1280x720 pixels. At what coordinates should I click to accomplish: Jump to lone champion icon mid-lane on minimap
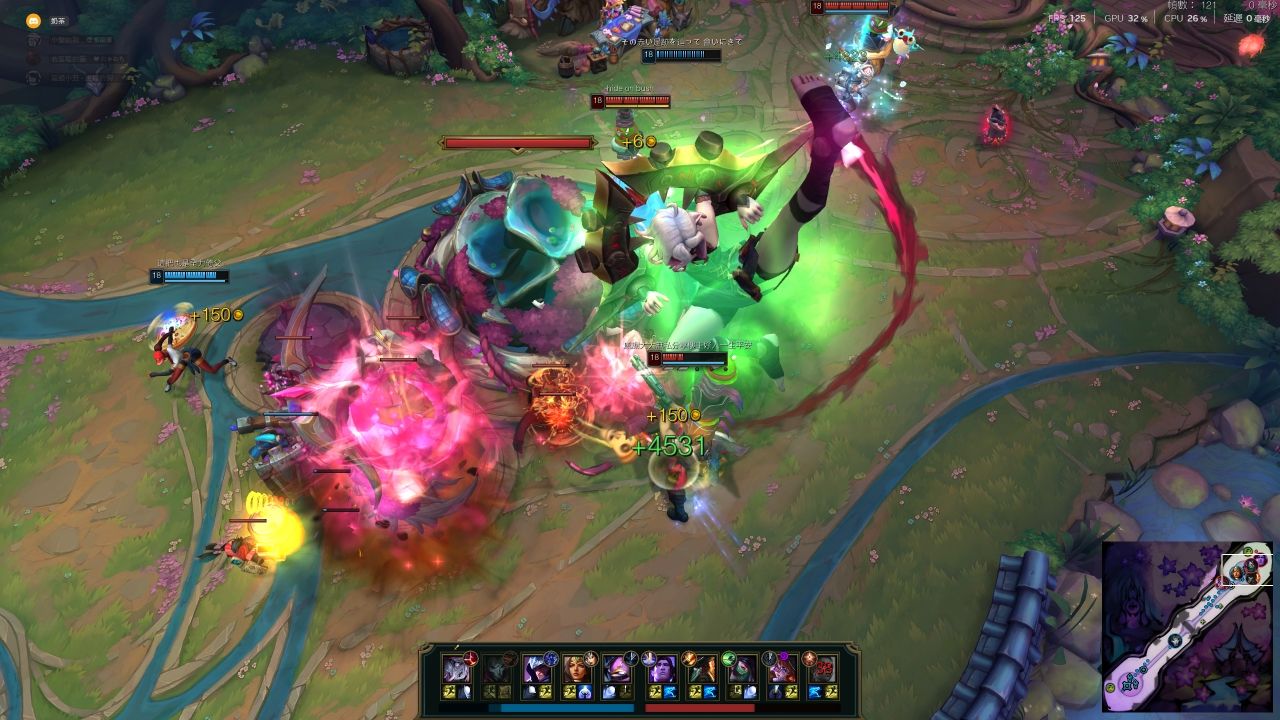pyautogui.click(x=1174, y=641)
